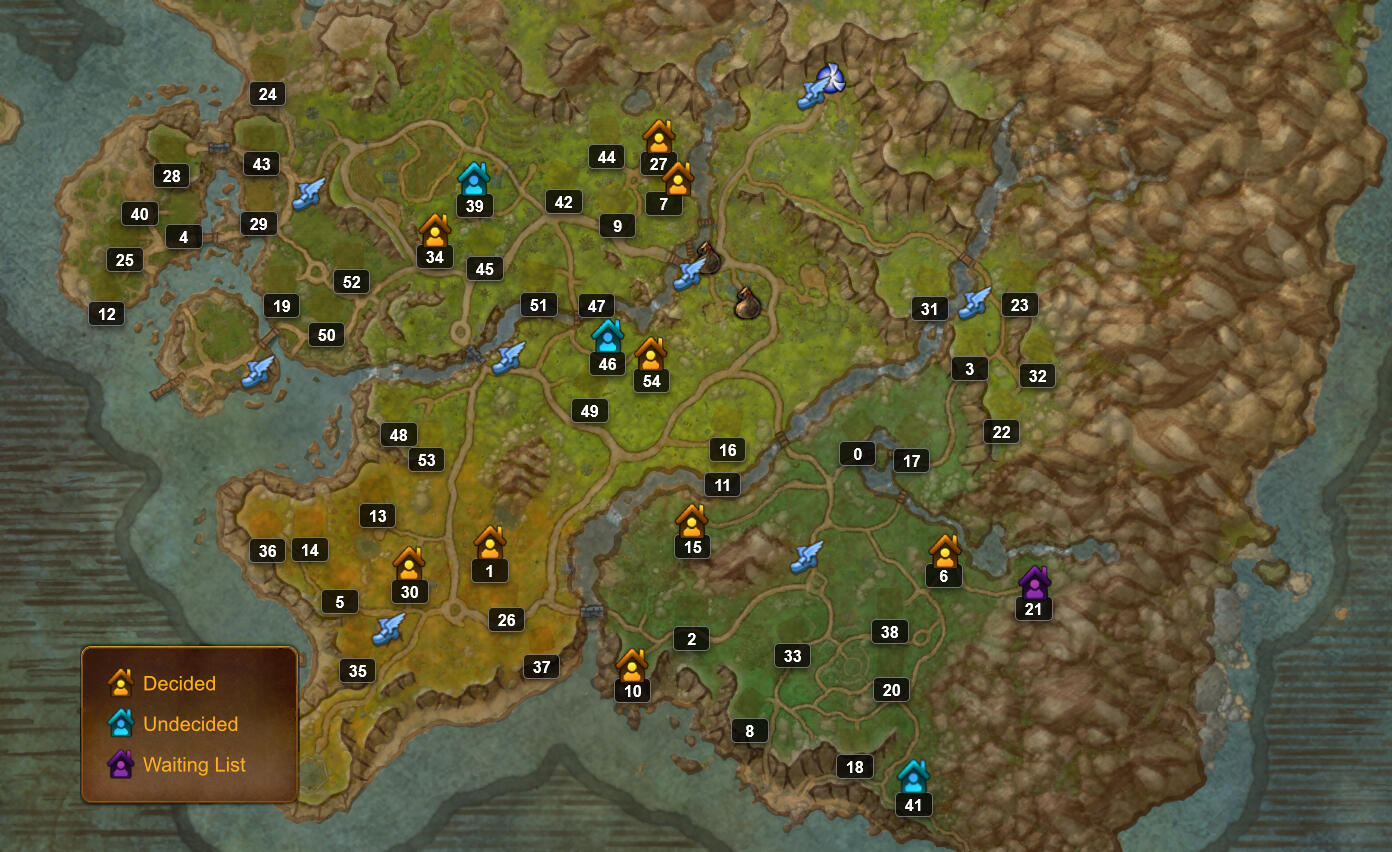Click plot marker 0 near the river
The height and width of the screenshot is (852, 1392).
[x=856, y=453]
